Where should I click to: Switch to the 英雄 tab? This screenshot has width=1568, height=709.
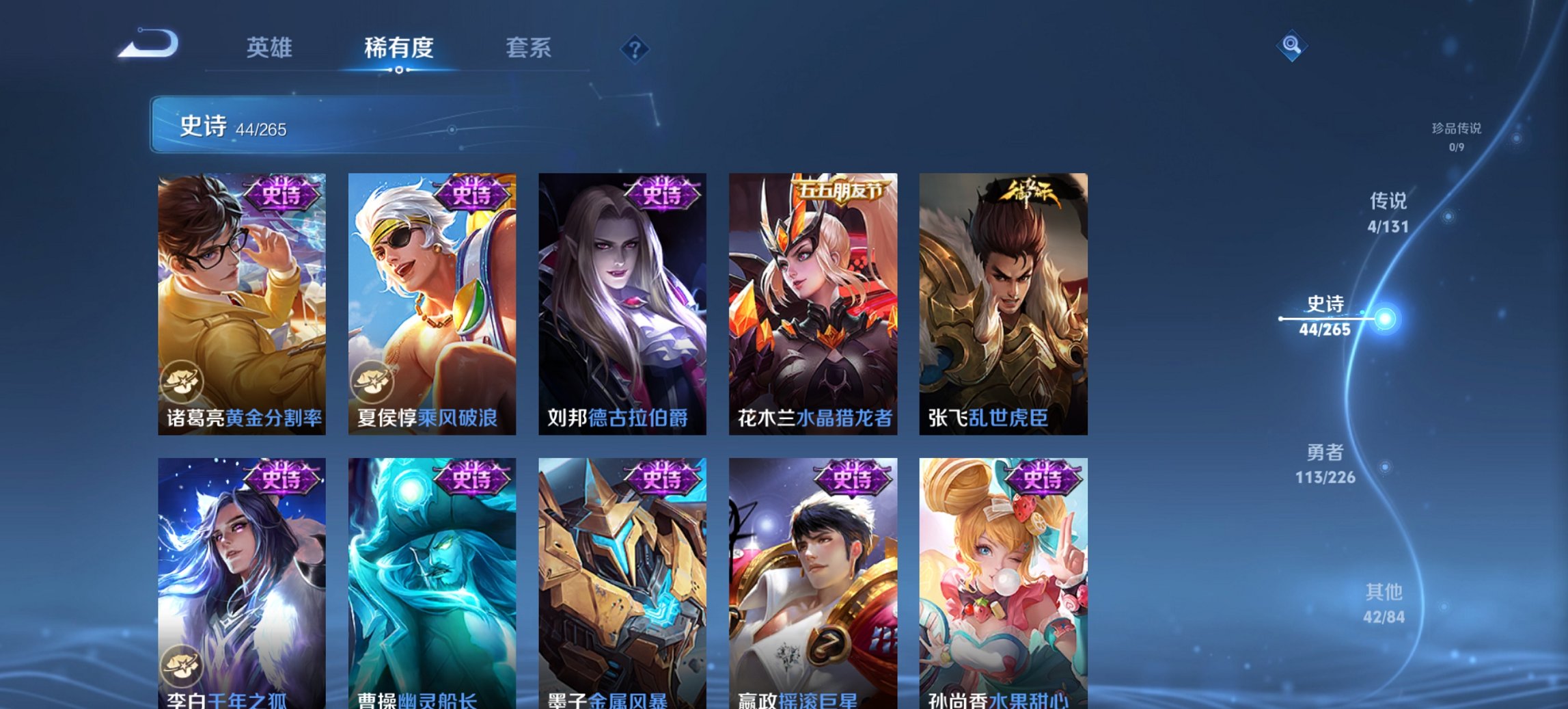(x=272, y=47)
